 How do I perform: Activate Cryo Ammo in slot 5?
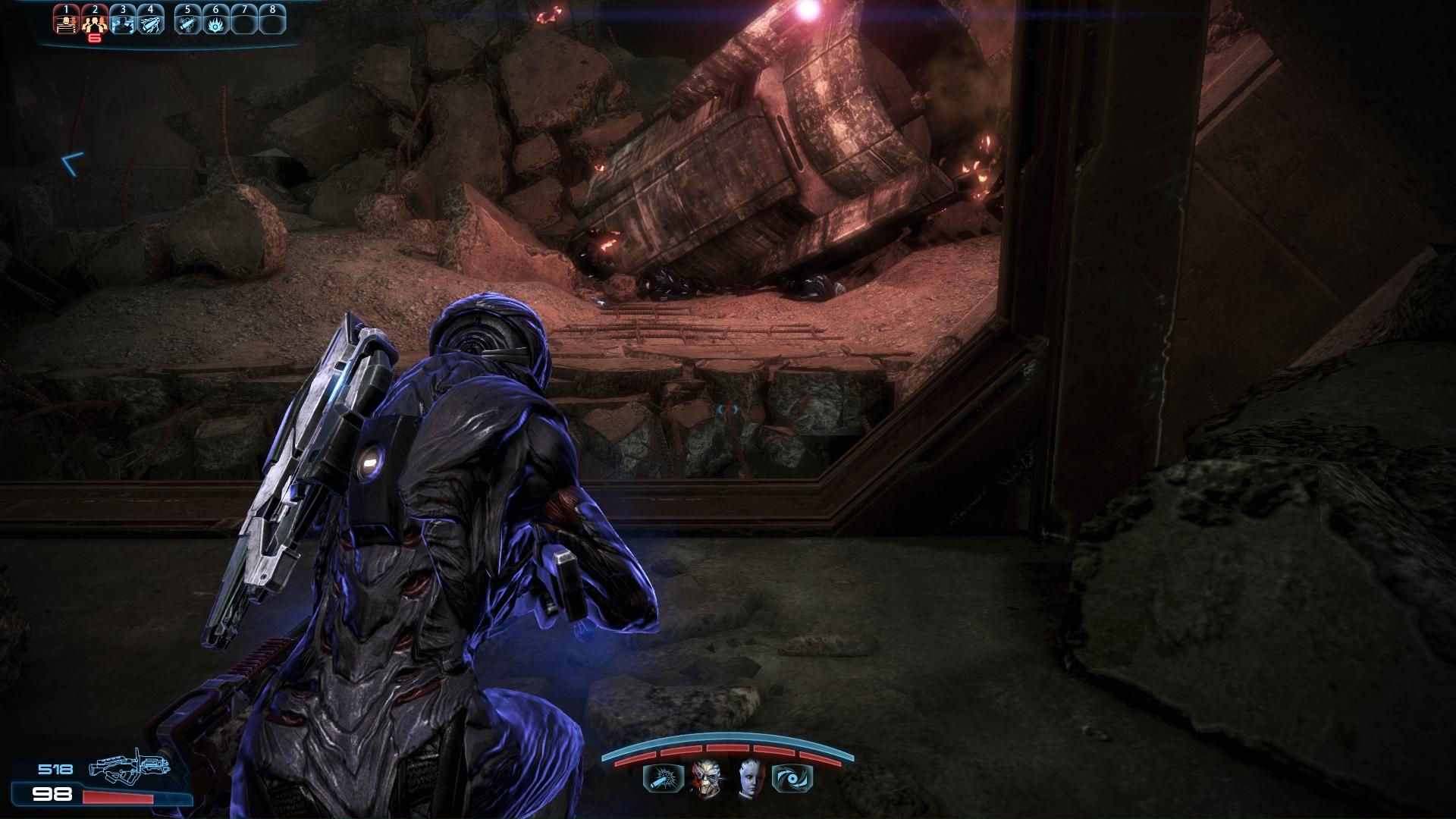187,23
